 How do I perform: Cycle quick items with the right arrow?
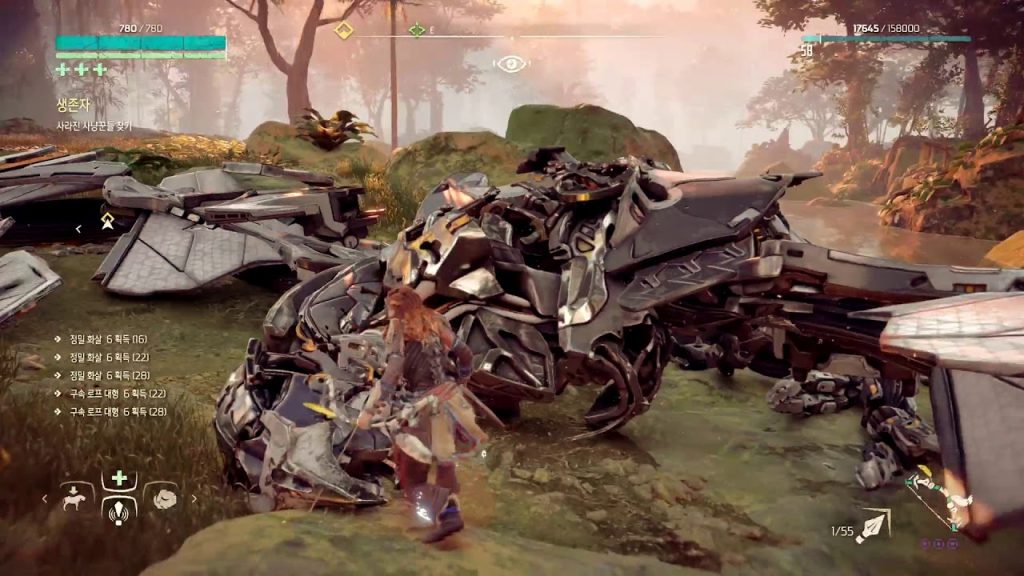tap(194, 498)
